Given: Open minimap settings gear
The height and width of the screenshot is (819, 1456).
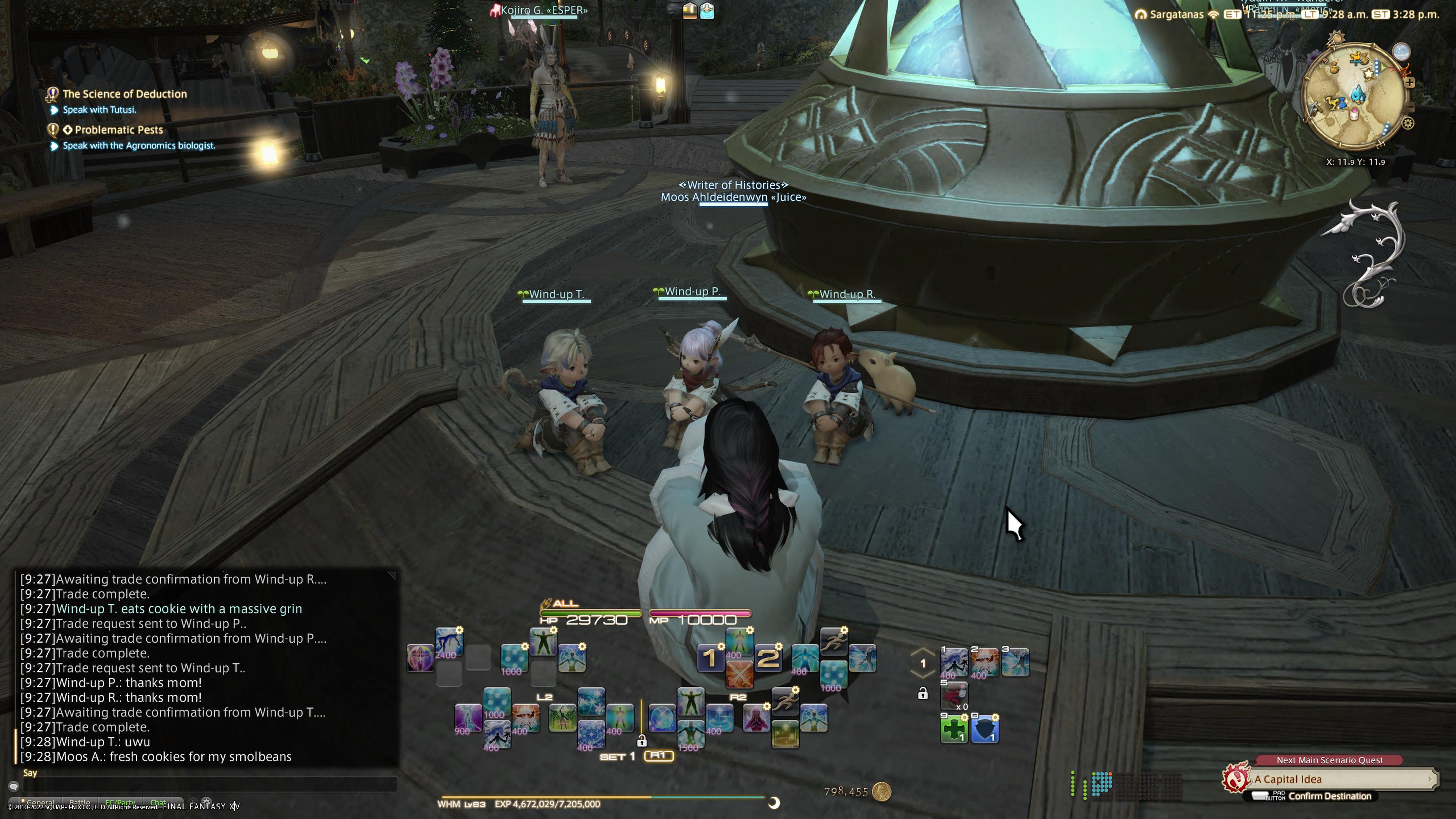Looking at the screenshot, I should (1408, 123).
